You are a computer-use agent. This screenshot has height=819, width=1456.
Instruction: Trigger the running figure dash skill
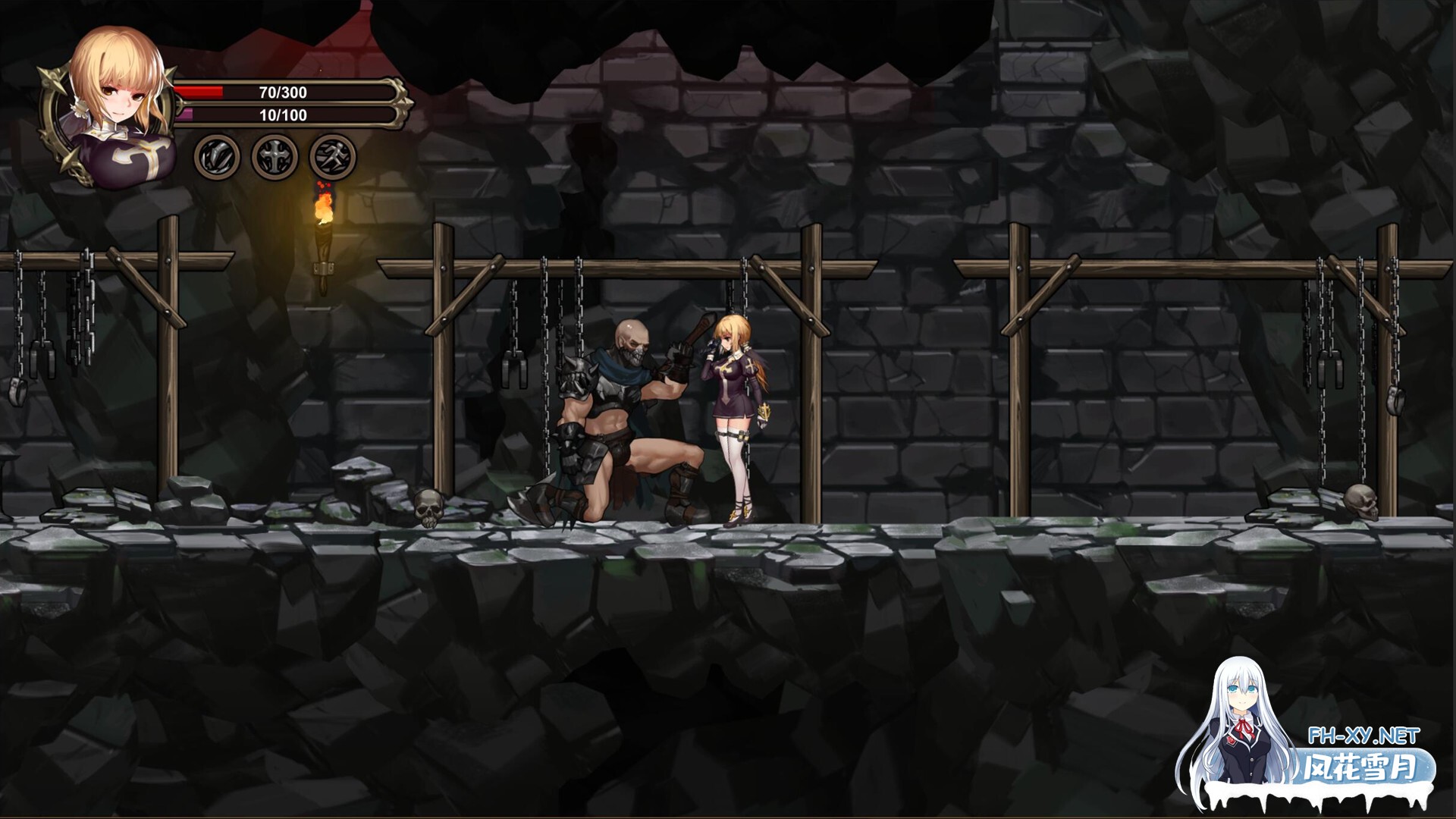coord(333,158)
